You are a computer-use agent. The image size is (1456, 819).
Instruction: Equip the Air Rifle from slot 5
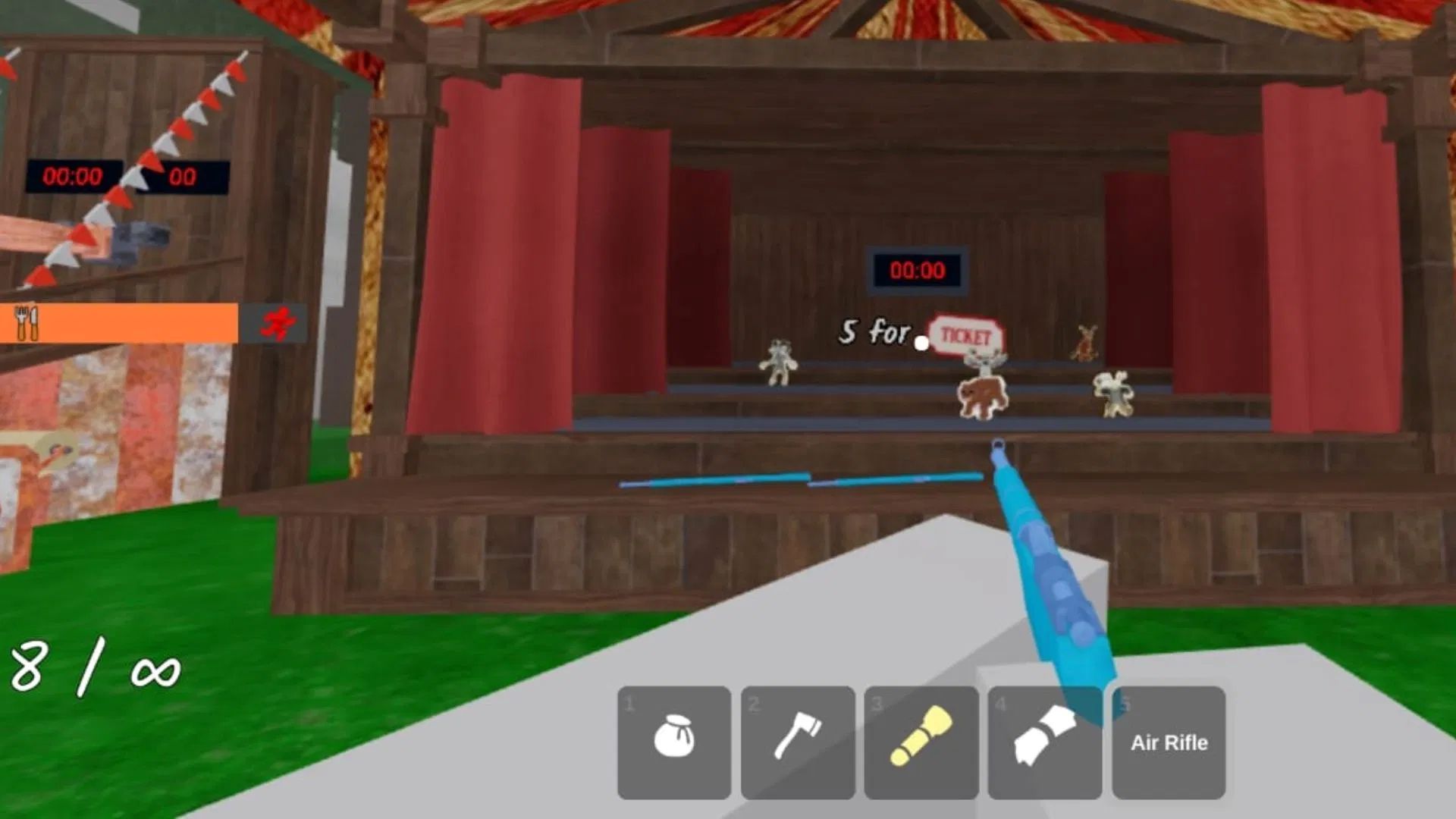[x=1168, y=742]
